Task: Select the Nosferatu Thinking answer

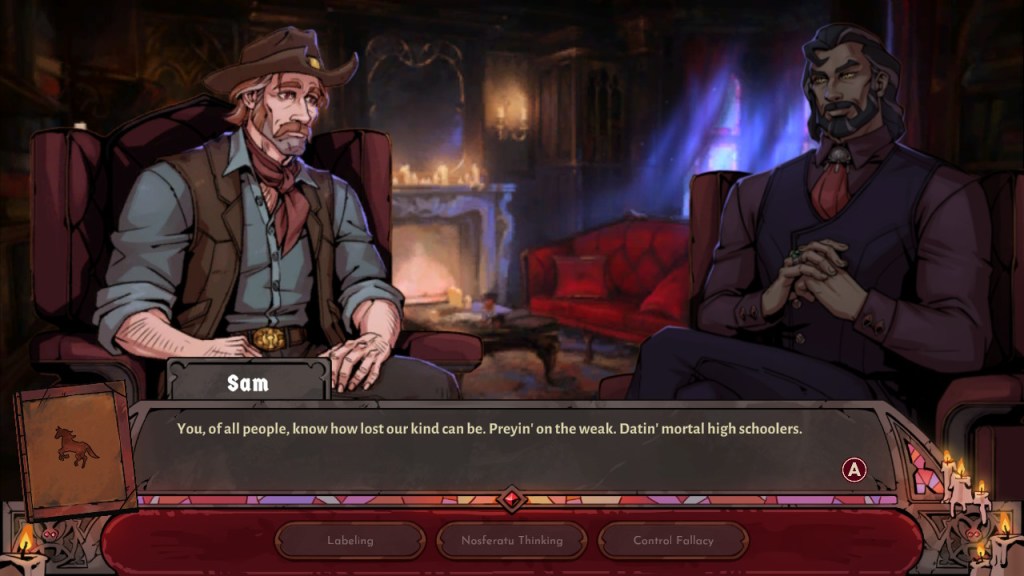Action: [512, 541]
